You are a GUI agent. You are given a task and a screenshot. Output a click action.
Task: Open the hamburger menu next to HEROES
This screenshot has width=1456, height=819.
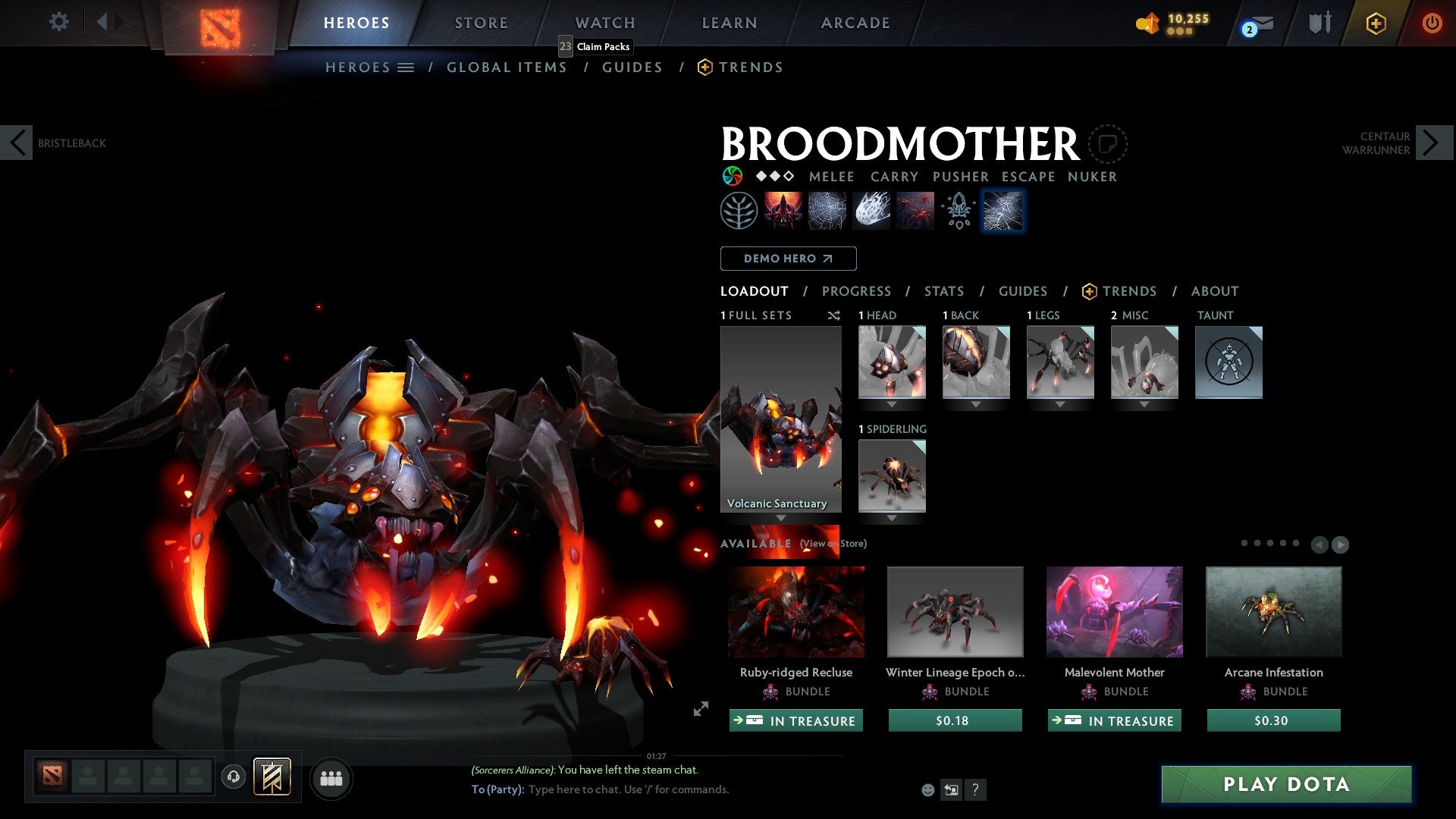click(404, 67)
